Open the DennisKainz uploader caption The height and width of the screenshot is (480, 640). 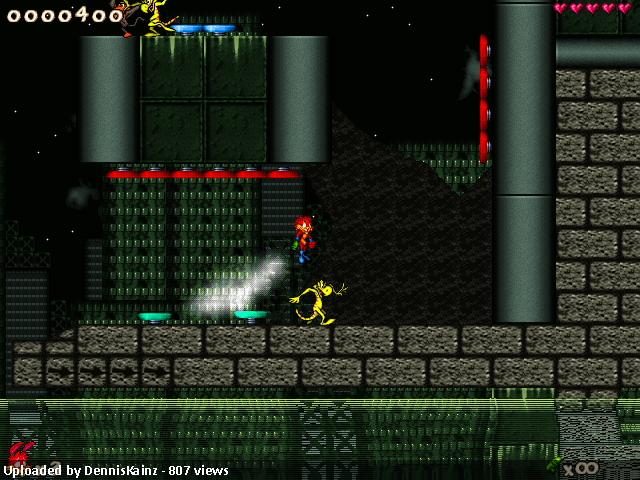point(116,470)
